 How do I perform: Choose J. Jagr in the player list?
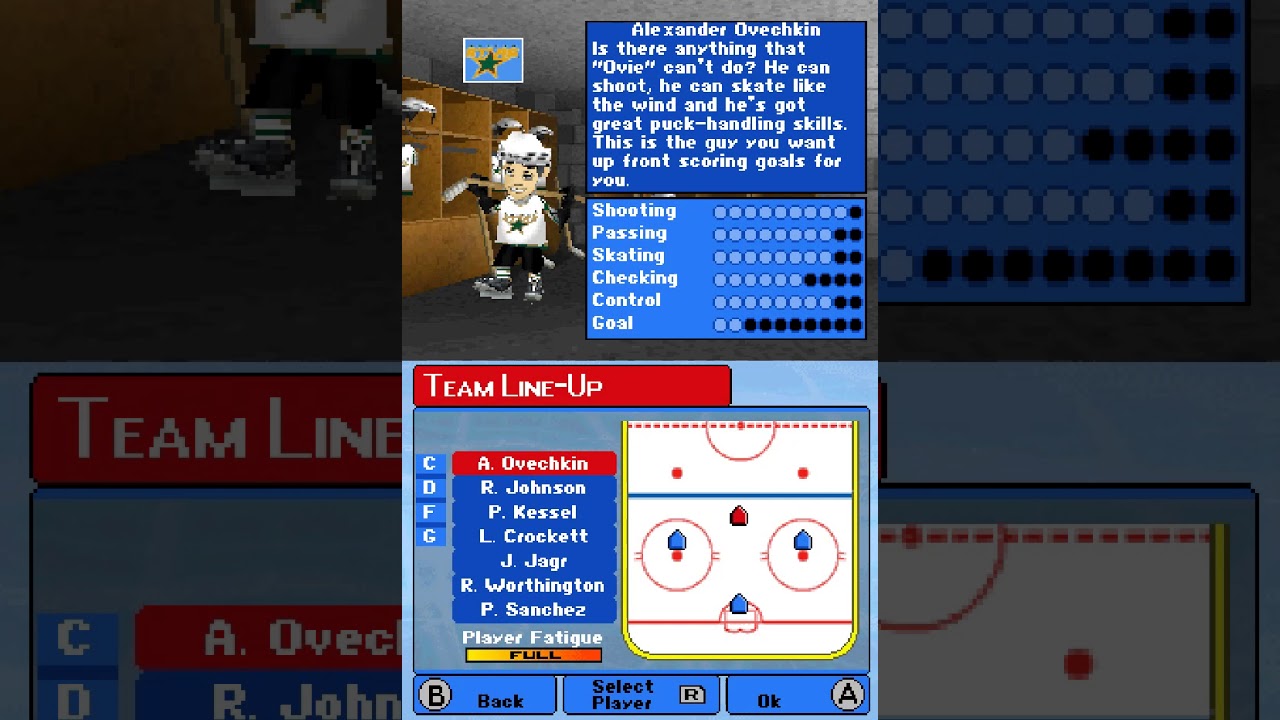(x=535, y=562)
